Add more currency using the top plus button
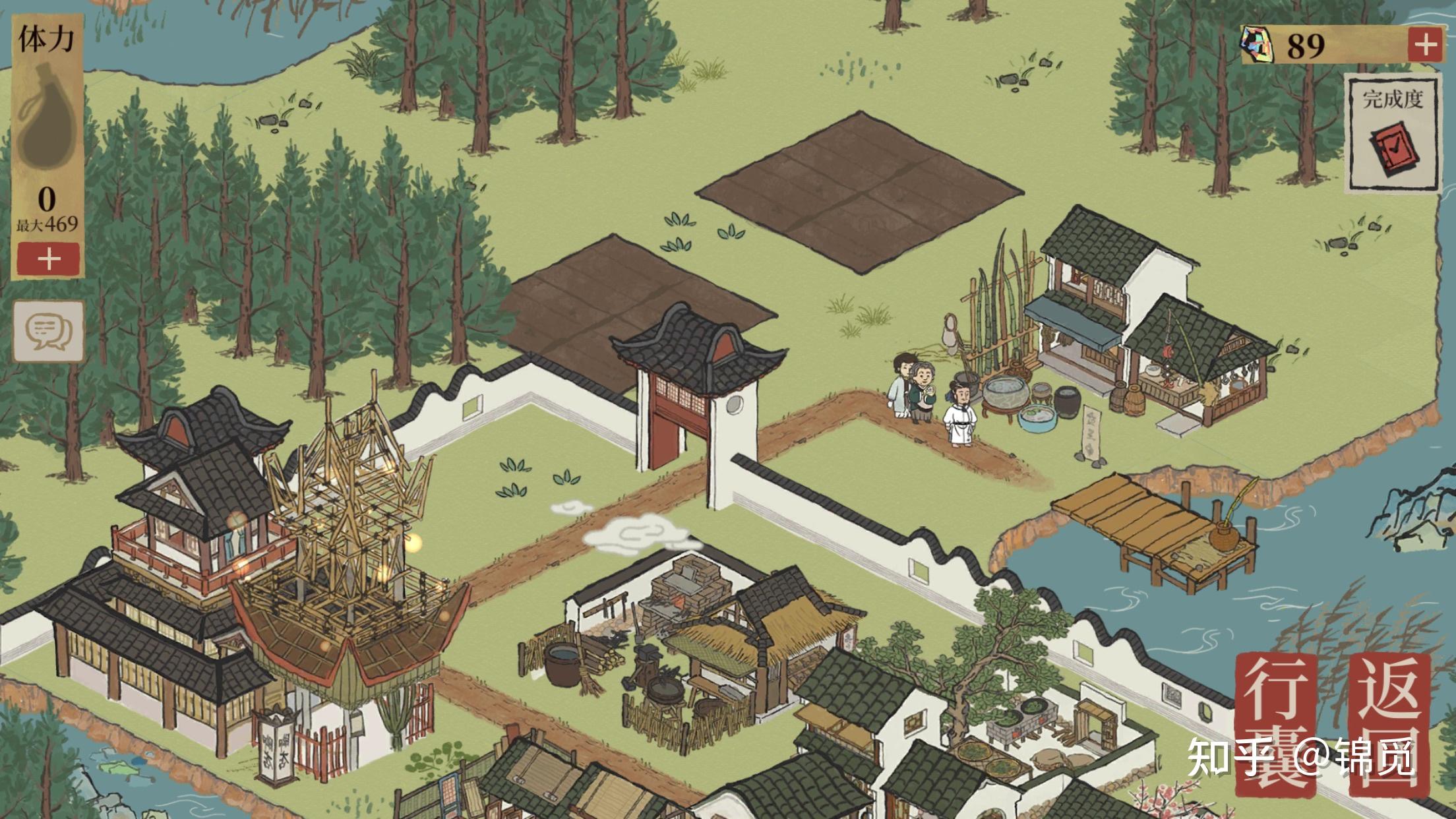Image resolution: width=1456 pixels, height=819 pixels. 1426,45
